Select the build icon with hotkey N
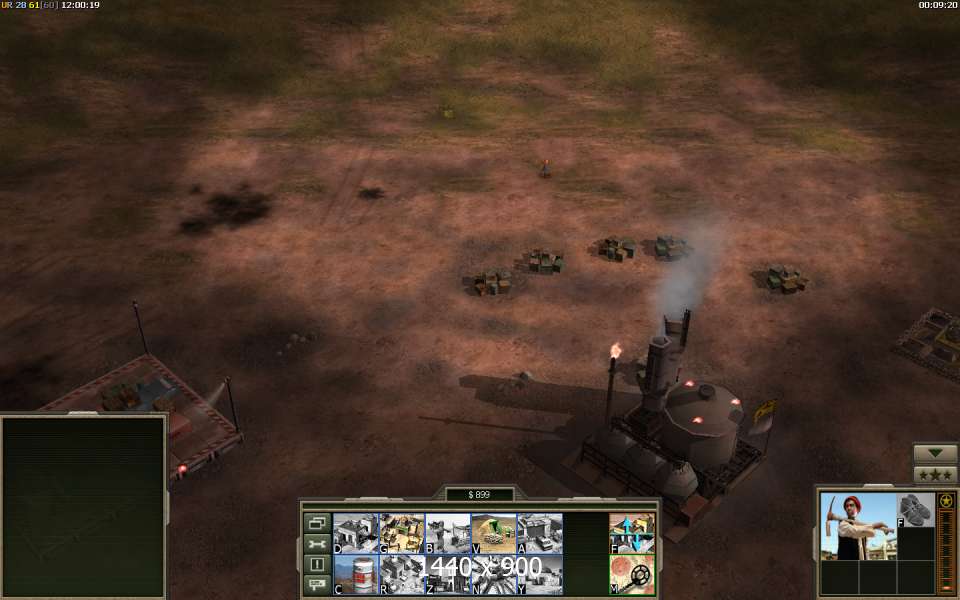This screenshot has height=600, width=960. [493, 574]
